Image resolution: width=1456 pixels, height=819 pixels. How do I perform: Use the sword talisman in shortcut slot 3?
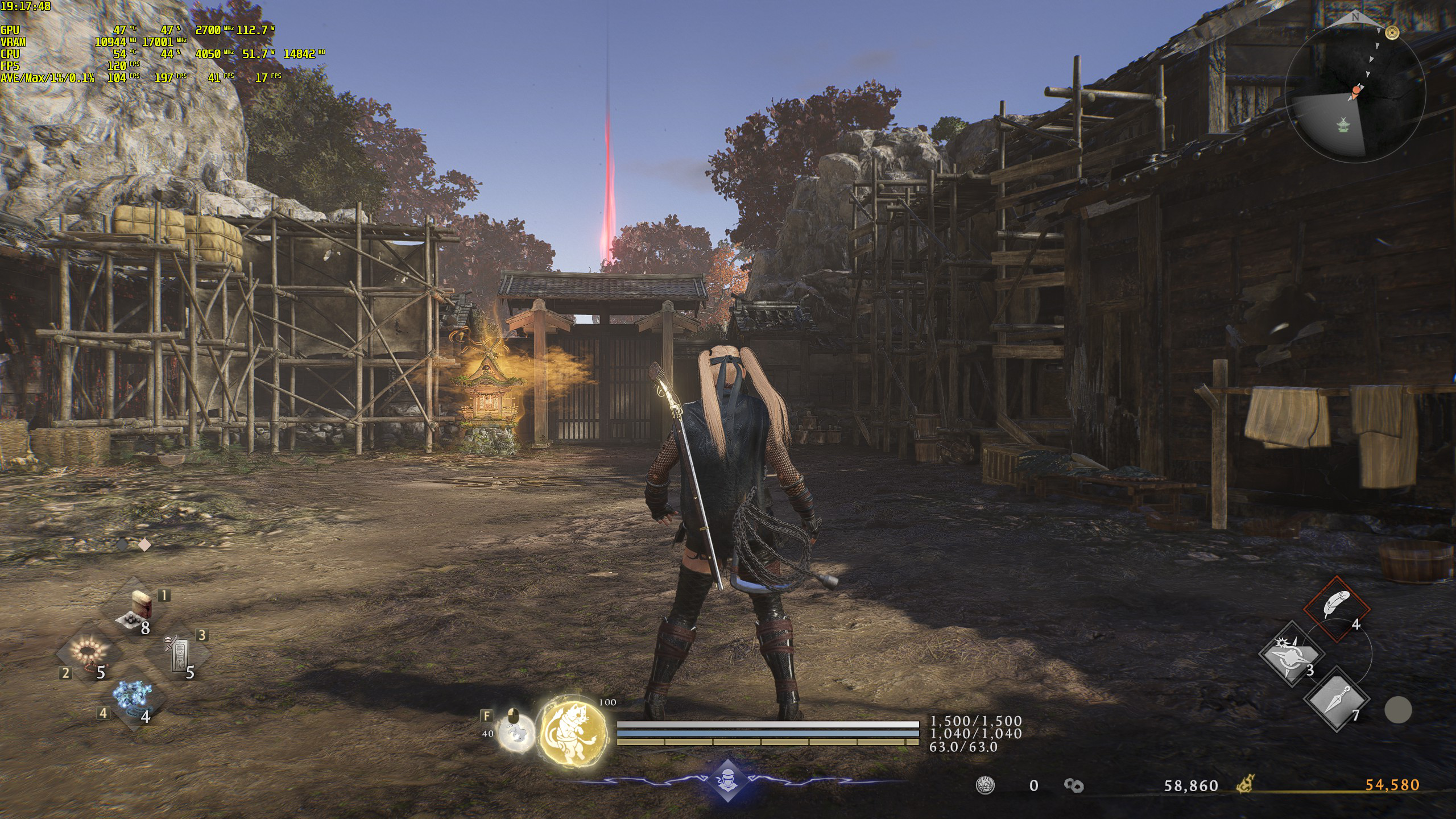click(x=177, y=654)
